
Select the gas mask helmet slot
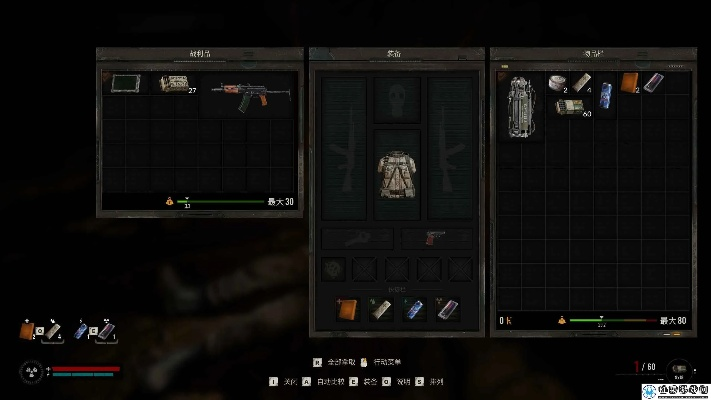click(x=398, y=100)
